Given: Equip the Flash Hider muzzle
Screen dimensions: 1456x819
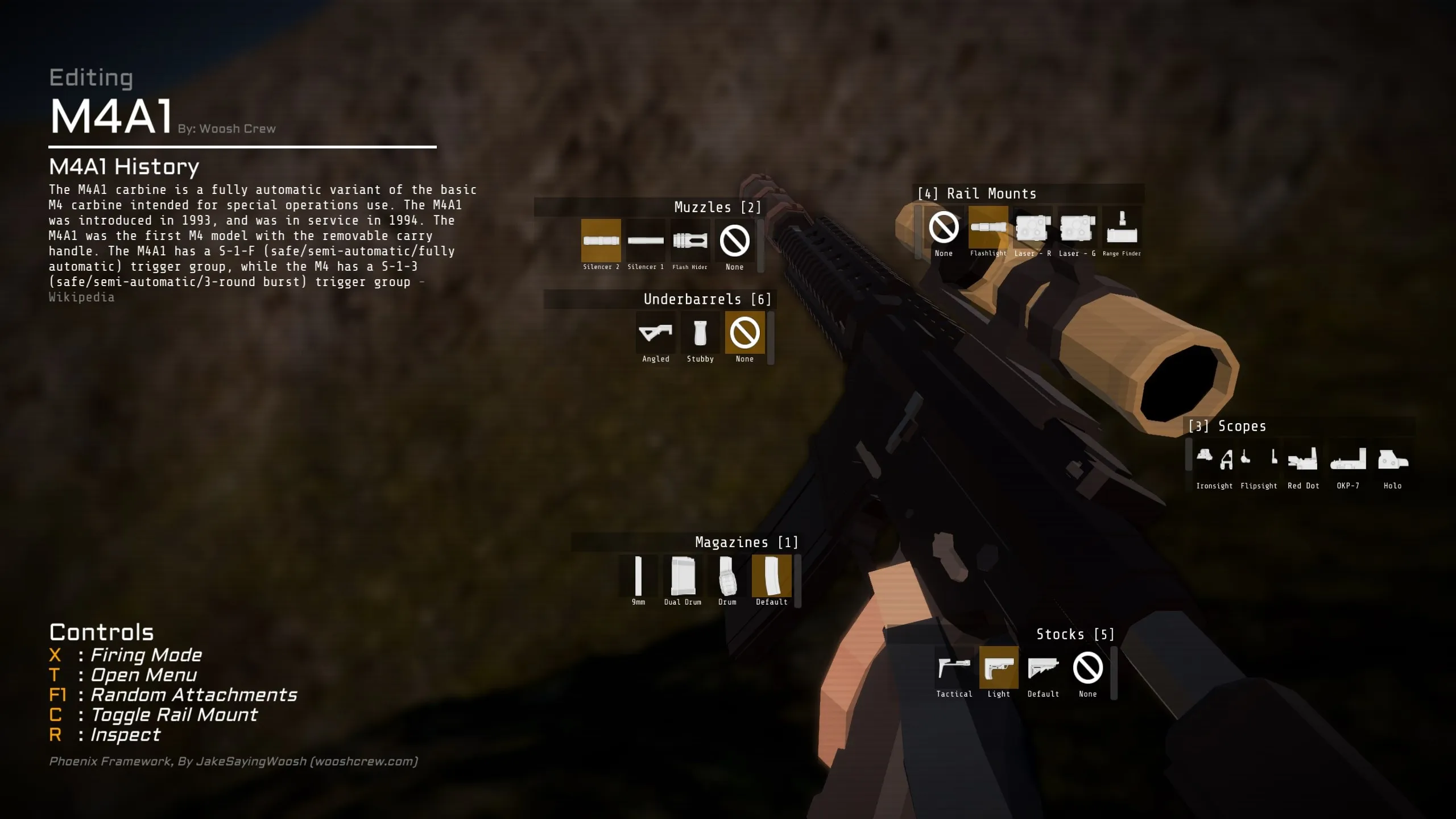Looking at the screenshot, I should 690,241.
